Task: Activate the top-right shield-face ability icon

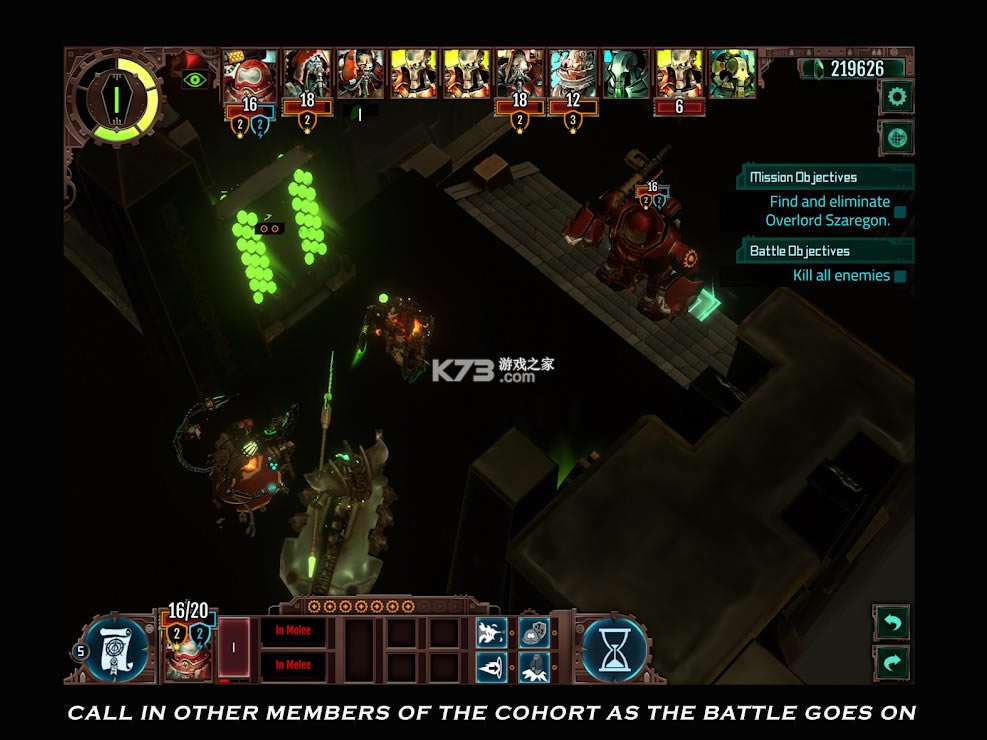Action: (534, 632)
